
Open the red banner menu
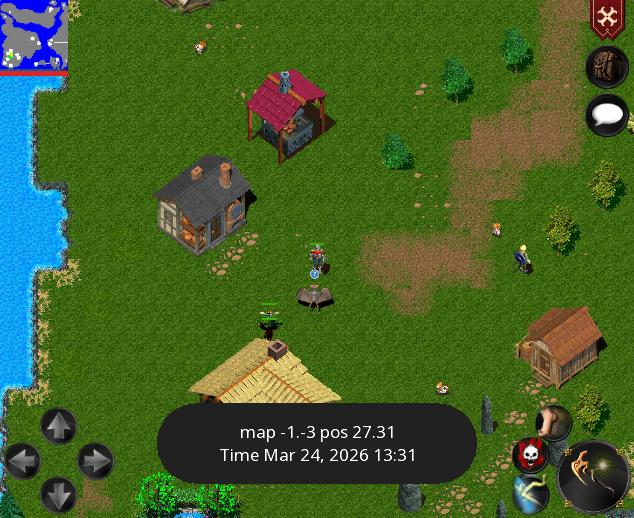[607, 18]
